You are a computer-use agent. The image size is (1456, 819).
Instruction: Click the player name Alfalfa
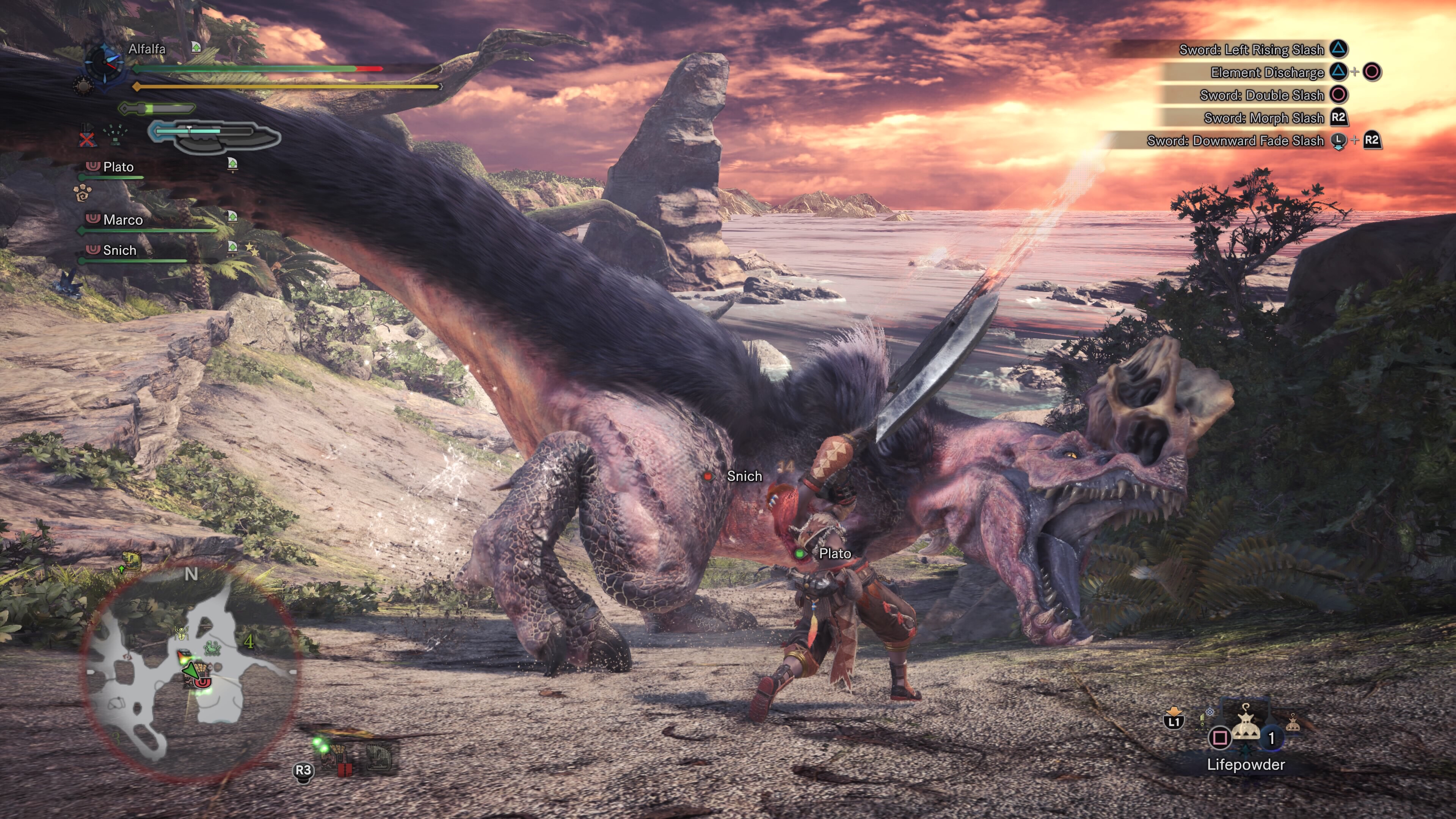(147, 49)
